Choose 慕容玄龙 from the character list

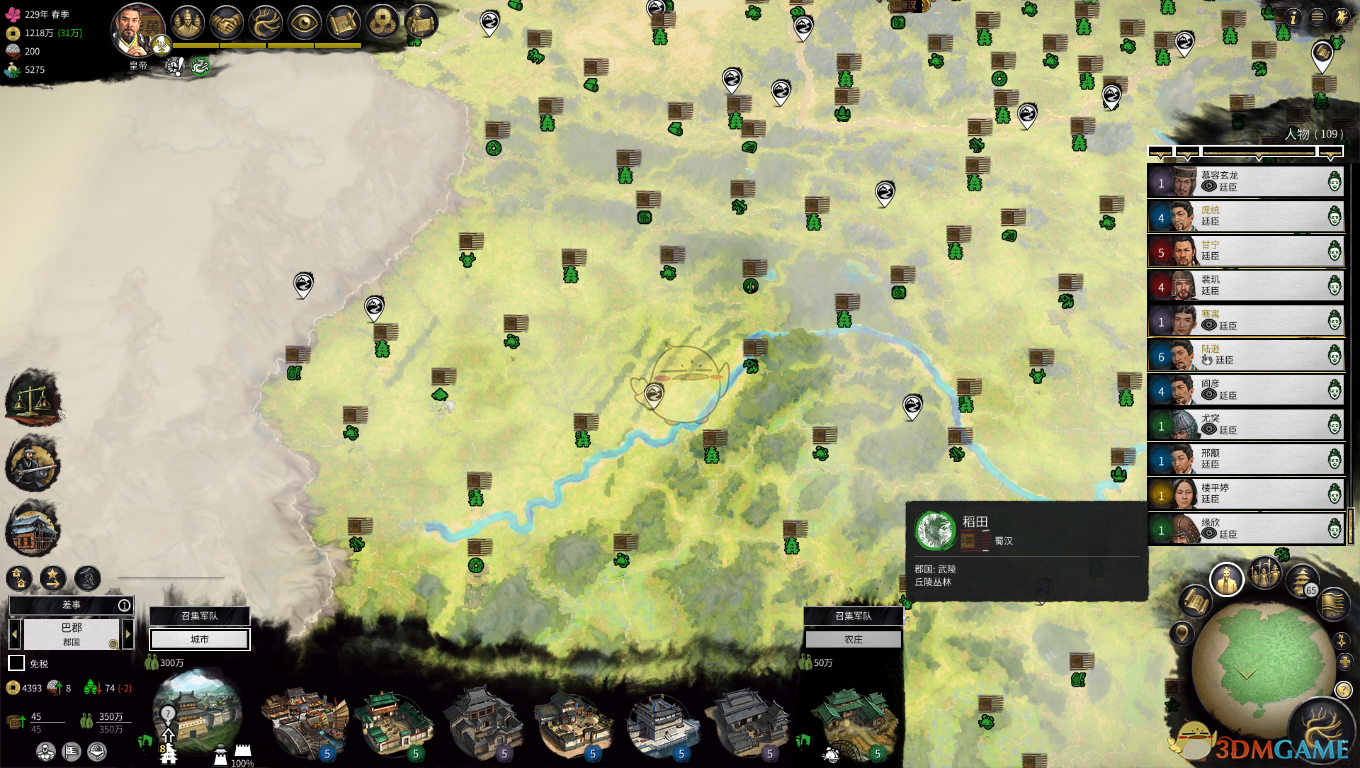pyautogui.click(x=1245, y=181)
